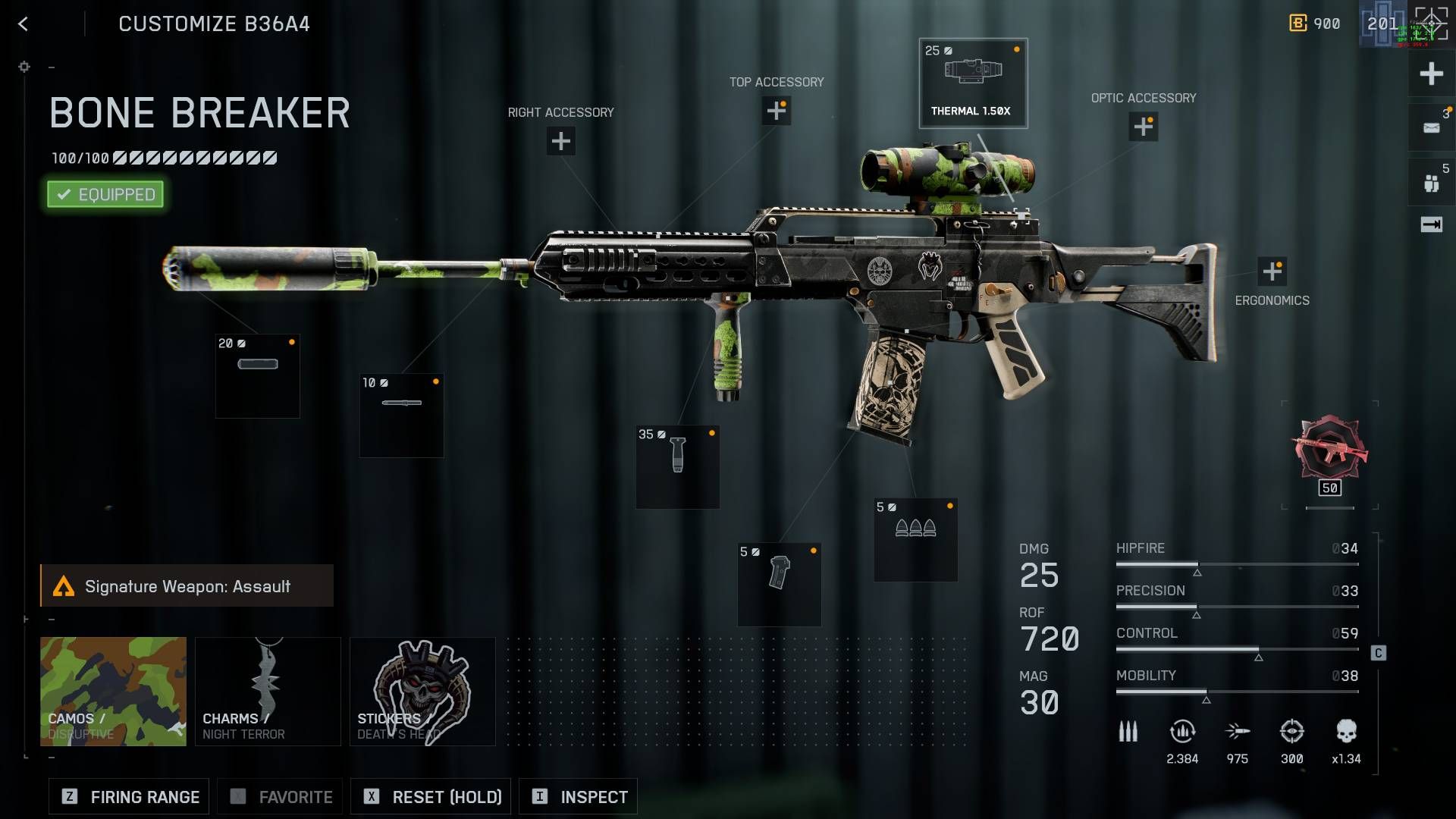Open the 30-round magazine attachment slot
This screenshot has height=819, width=1456.
[915, 538]
